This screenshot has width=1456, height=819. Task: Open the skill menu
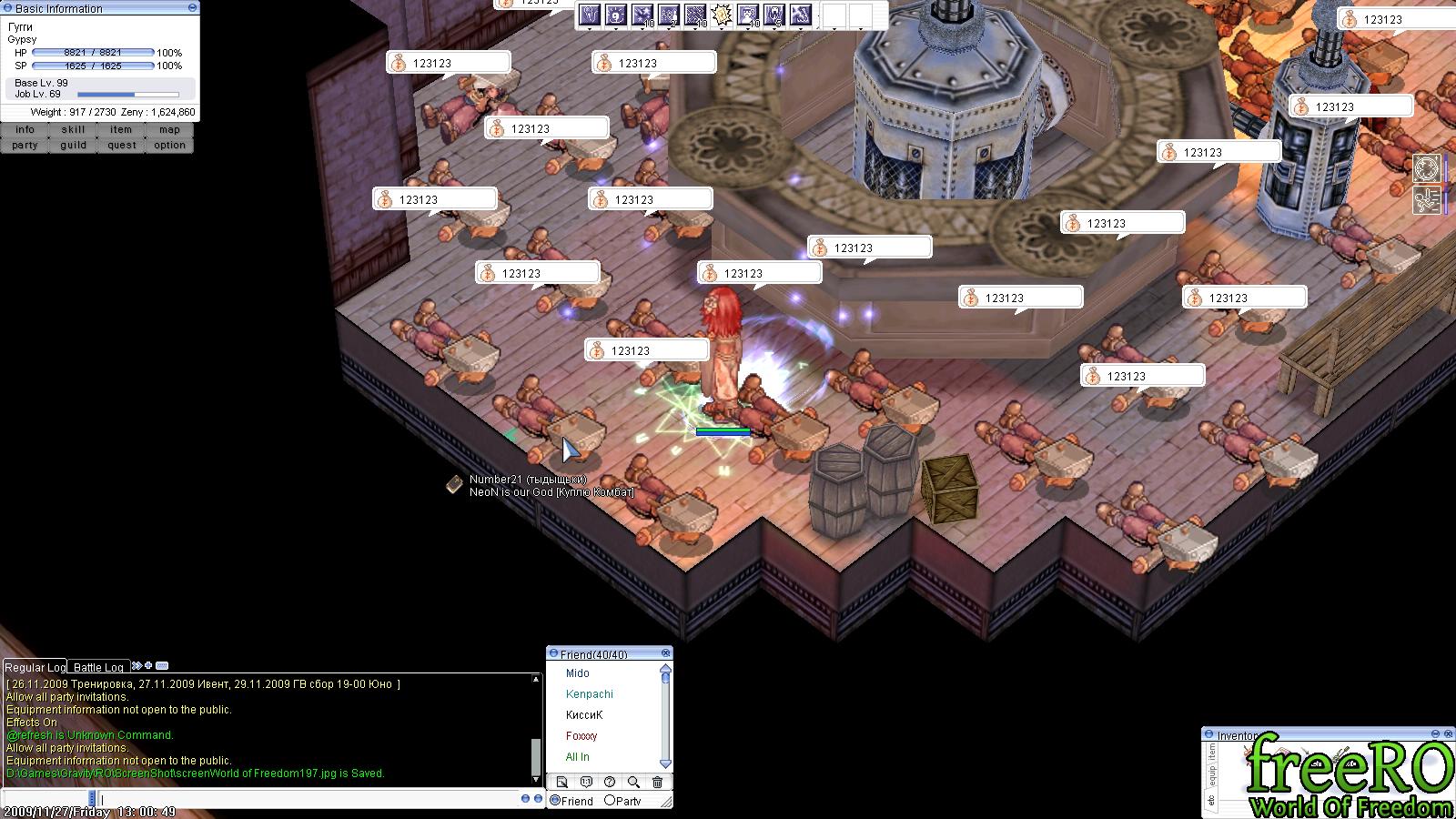(x=73, y=130)
